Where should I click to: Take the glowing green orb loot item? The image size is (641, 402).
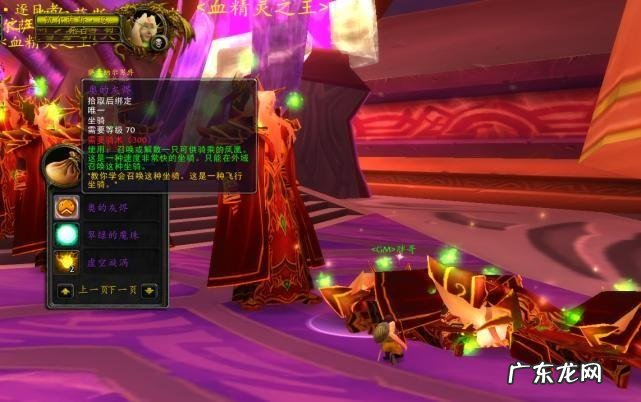coord(65,235)
